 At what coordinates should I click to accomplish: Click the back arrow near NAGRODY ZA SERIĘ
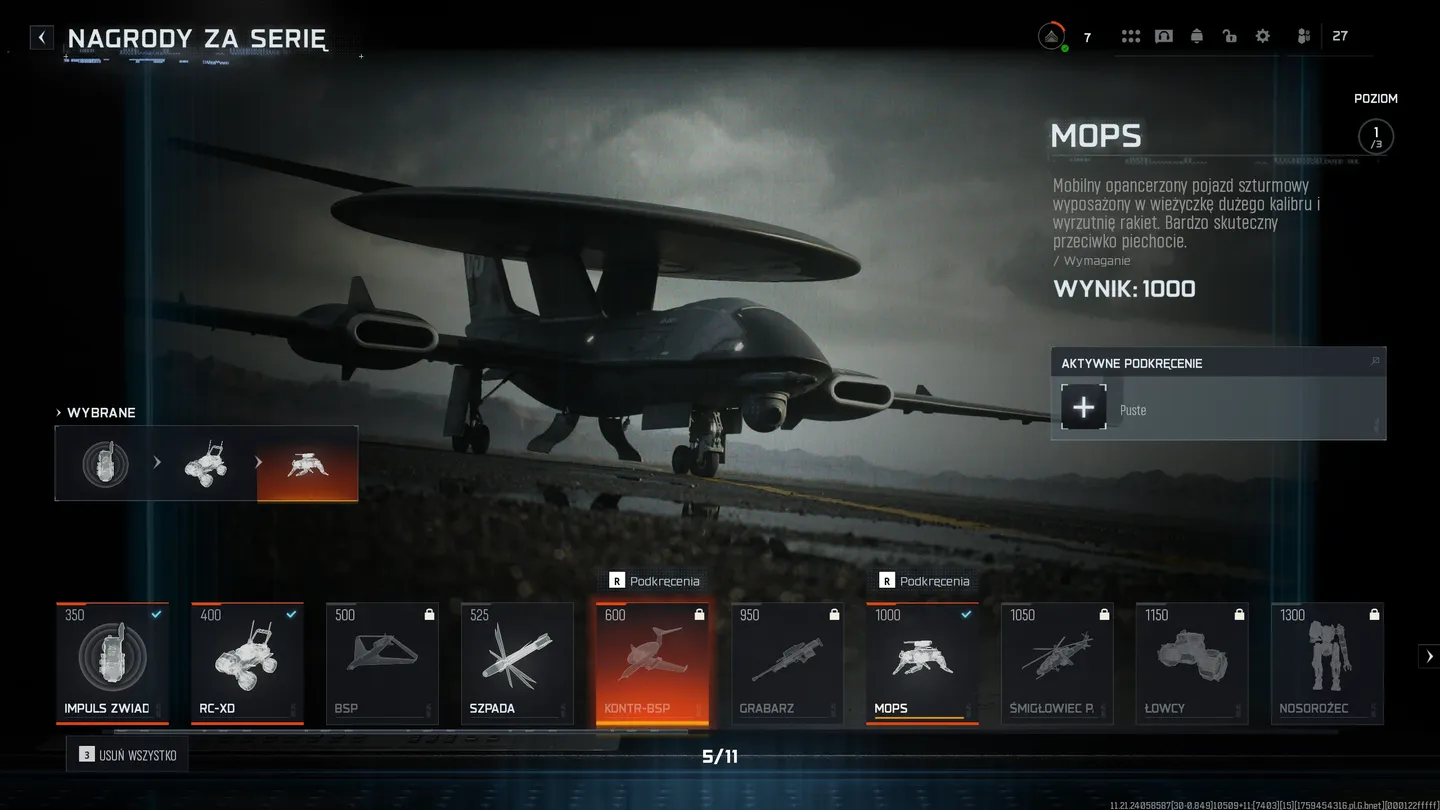tap(41, 36)
